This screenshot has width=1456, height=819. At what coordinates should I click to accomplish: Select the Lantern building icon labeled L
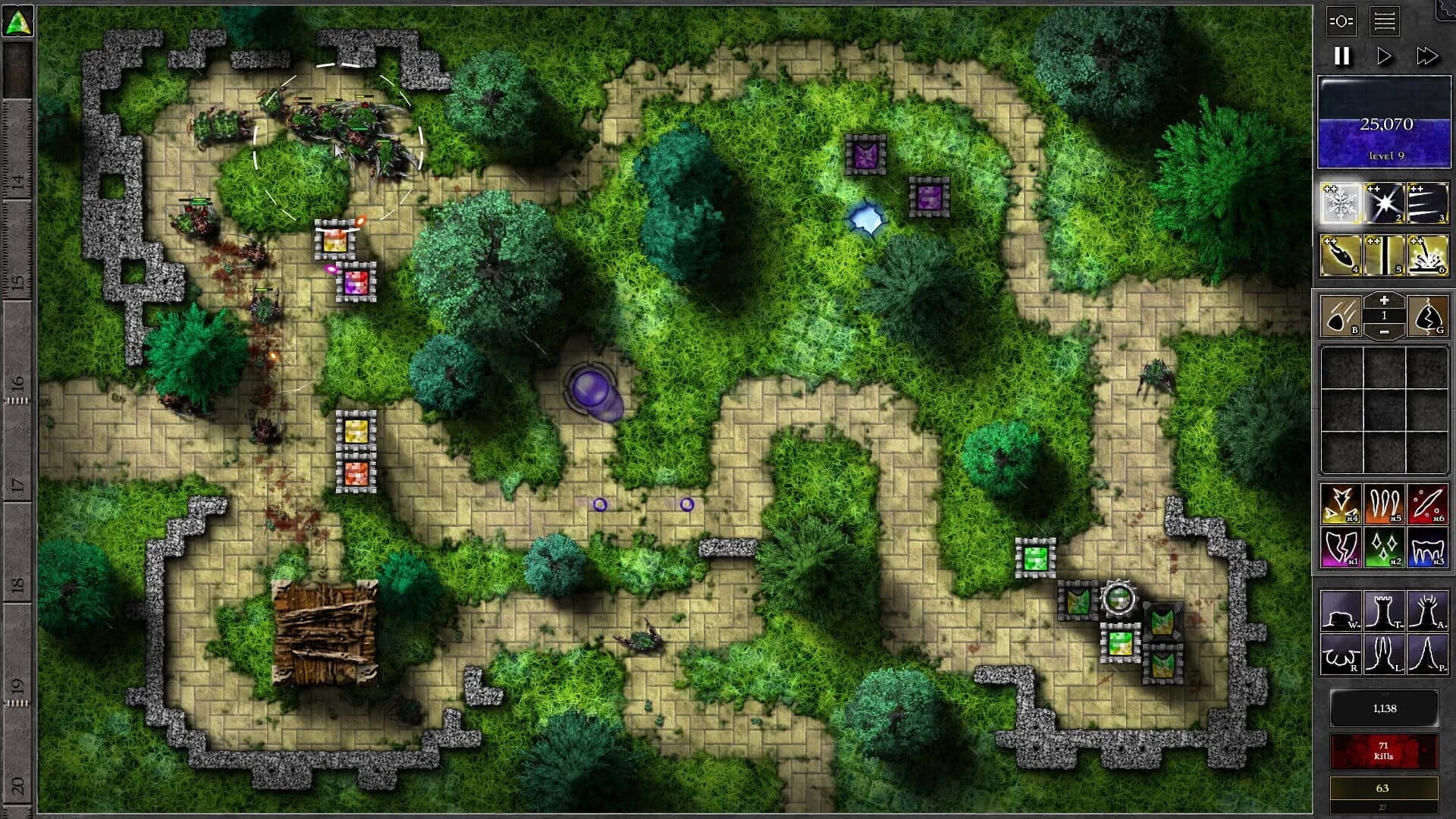click(x=1384, y=654)
